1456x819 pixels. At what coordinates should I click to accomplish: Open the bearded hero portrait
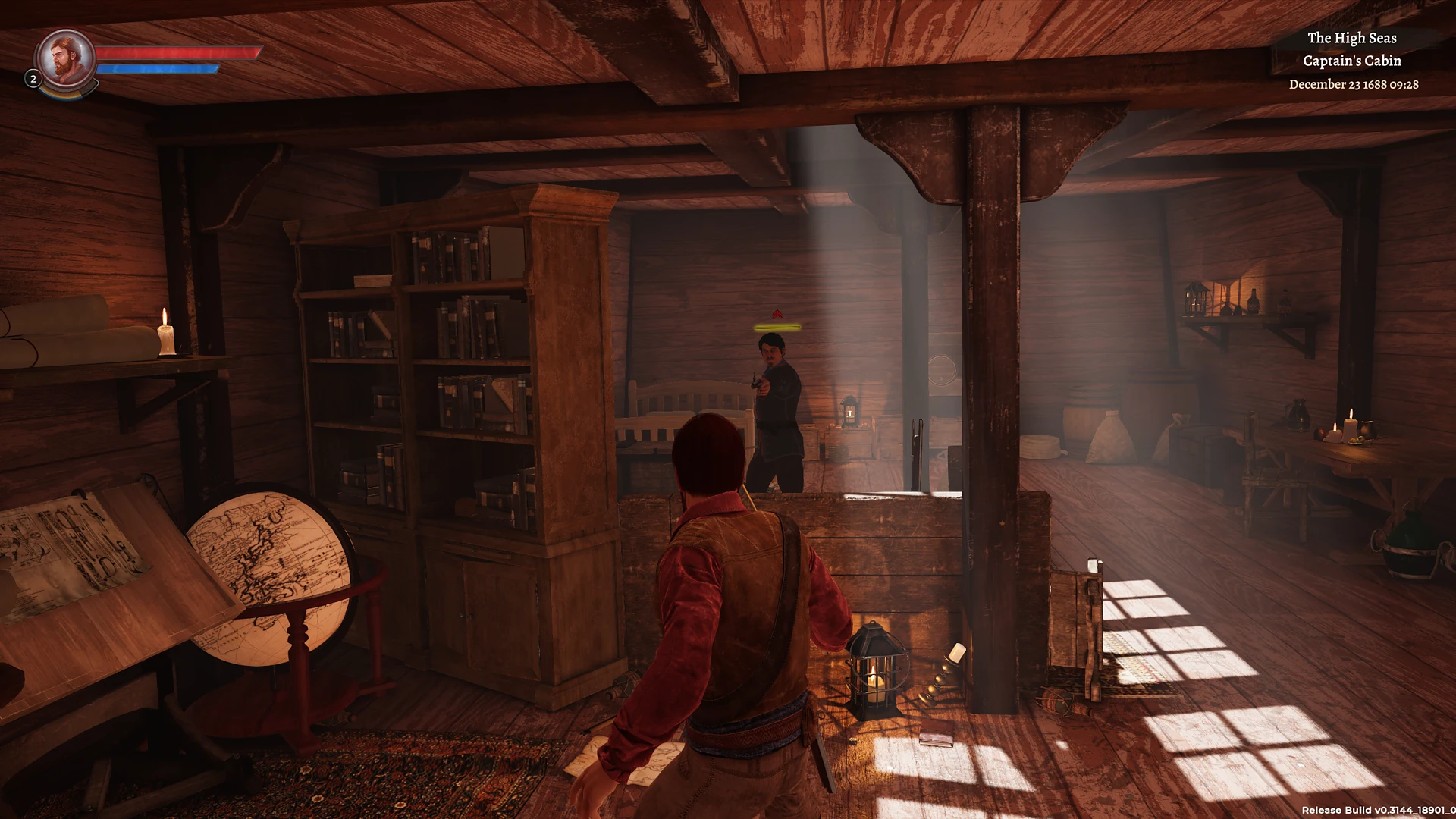coord(66,58)
